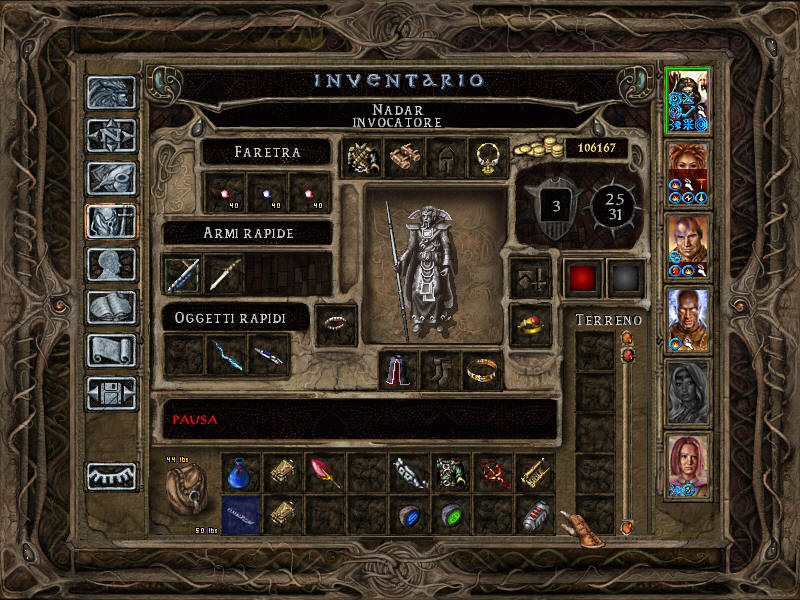Open the area map compass button

[111, 135]
